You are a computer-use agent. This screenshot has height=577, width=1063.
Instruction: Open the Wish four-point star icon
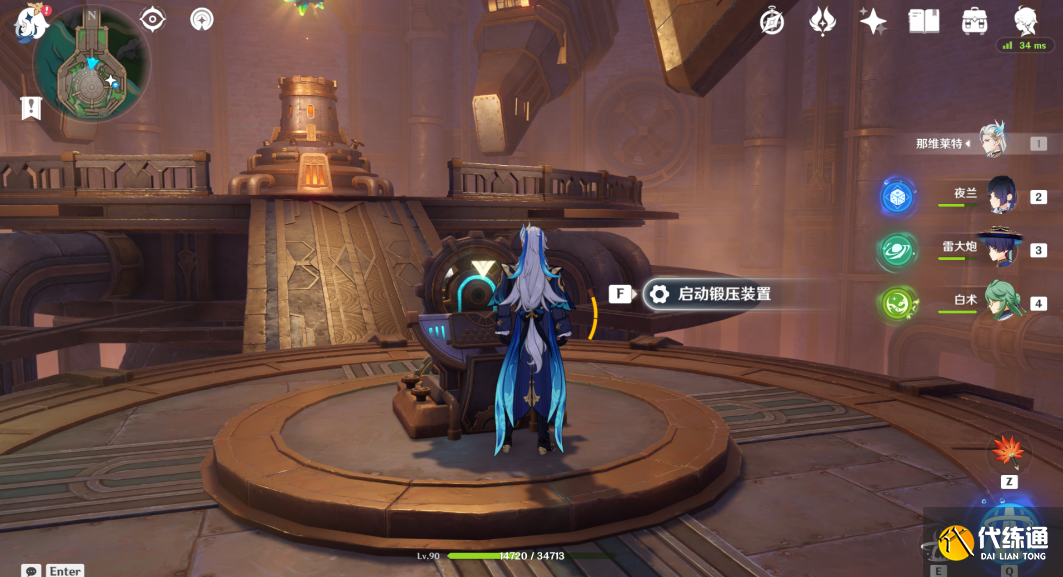(x=873, y=21)
